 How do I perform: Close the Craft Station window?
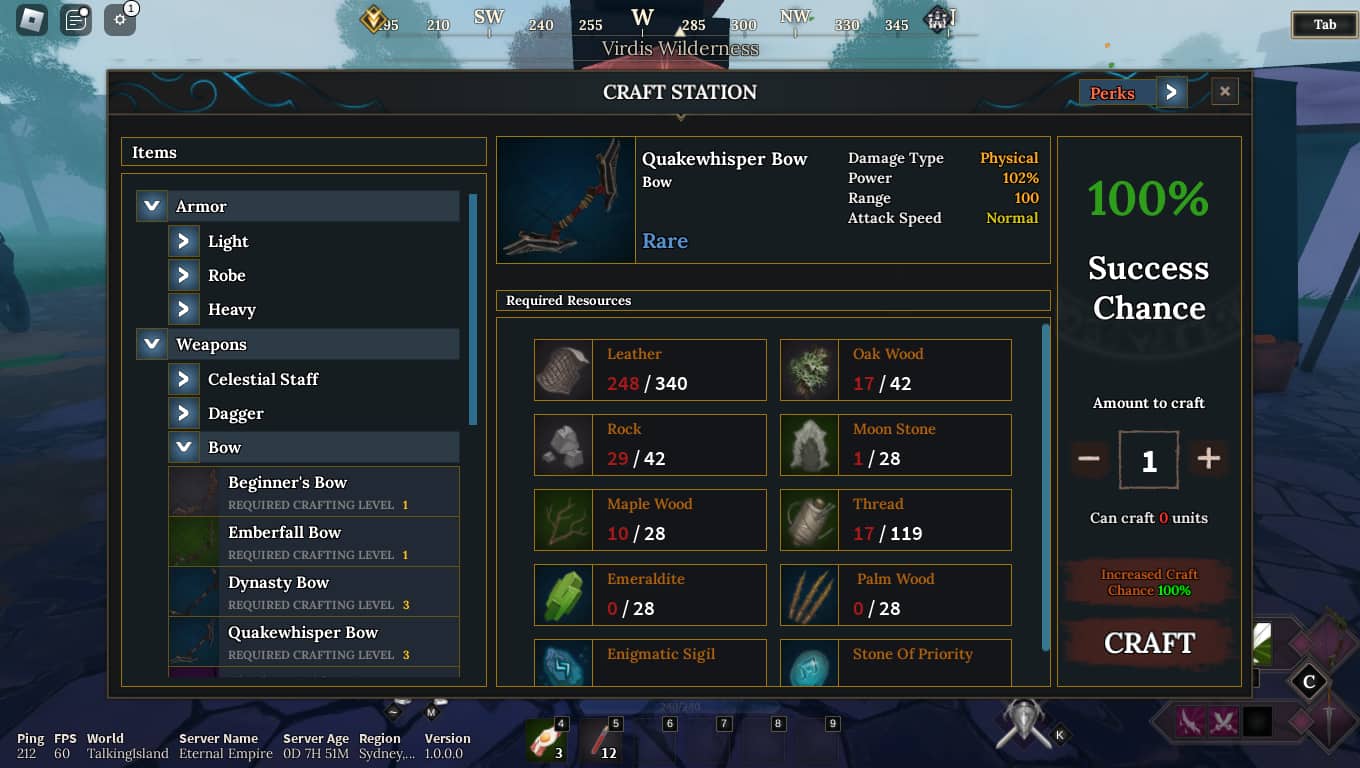pos(1224,92)
